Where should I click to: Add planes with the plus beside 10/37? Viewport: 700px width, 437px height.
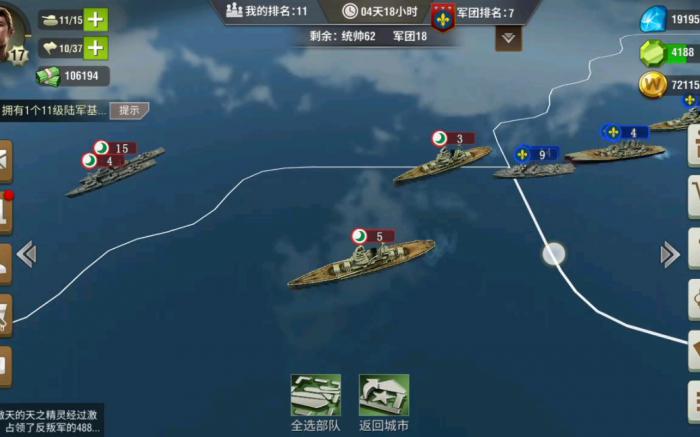click(95, 47)
